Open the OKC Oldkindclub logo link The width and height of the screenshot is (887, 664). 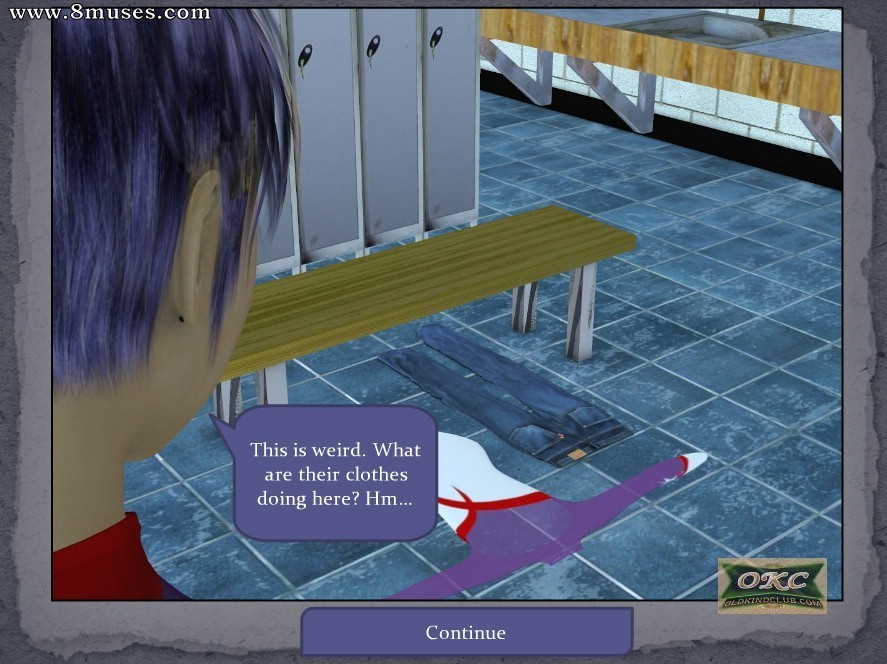(772, 586)
